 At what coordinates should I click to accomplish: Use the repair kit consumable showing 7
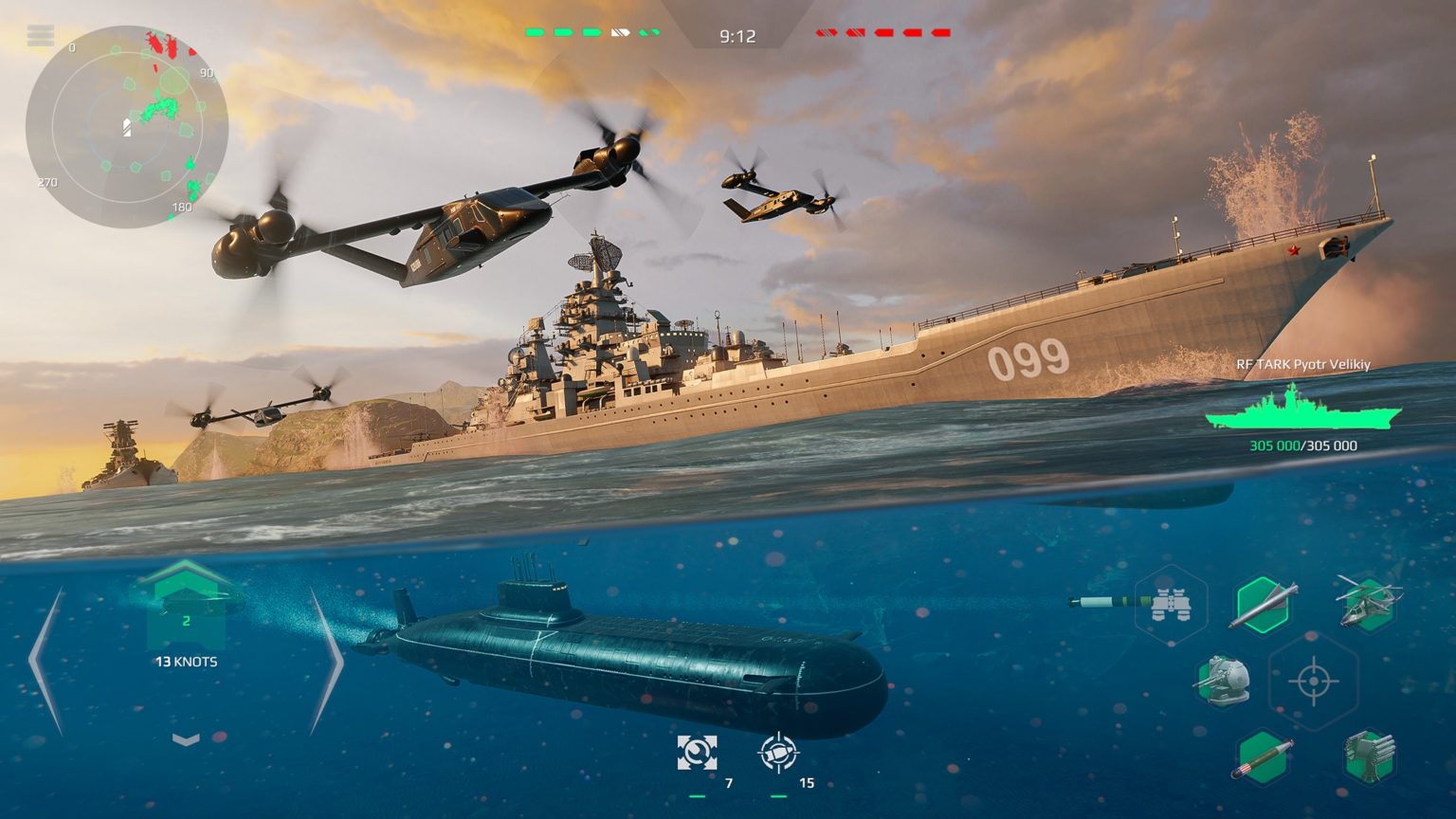coord(699,754)
